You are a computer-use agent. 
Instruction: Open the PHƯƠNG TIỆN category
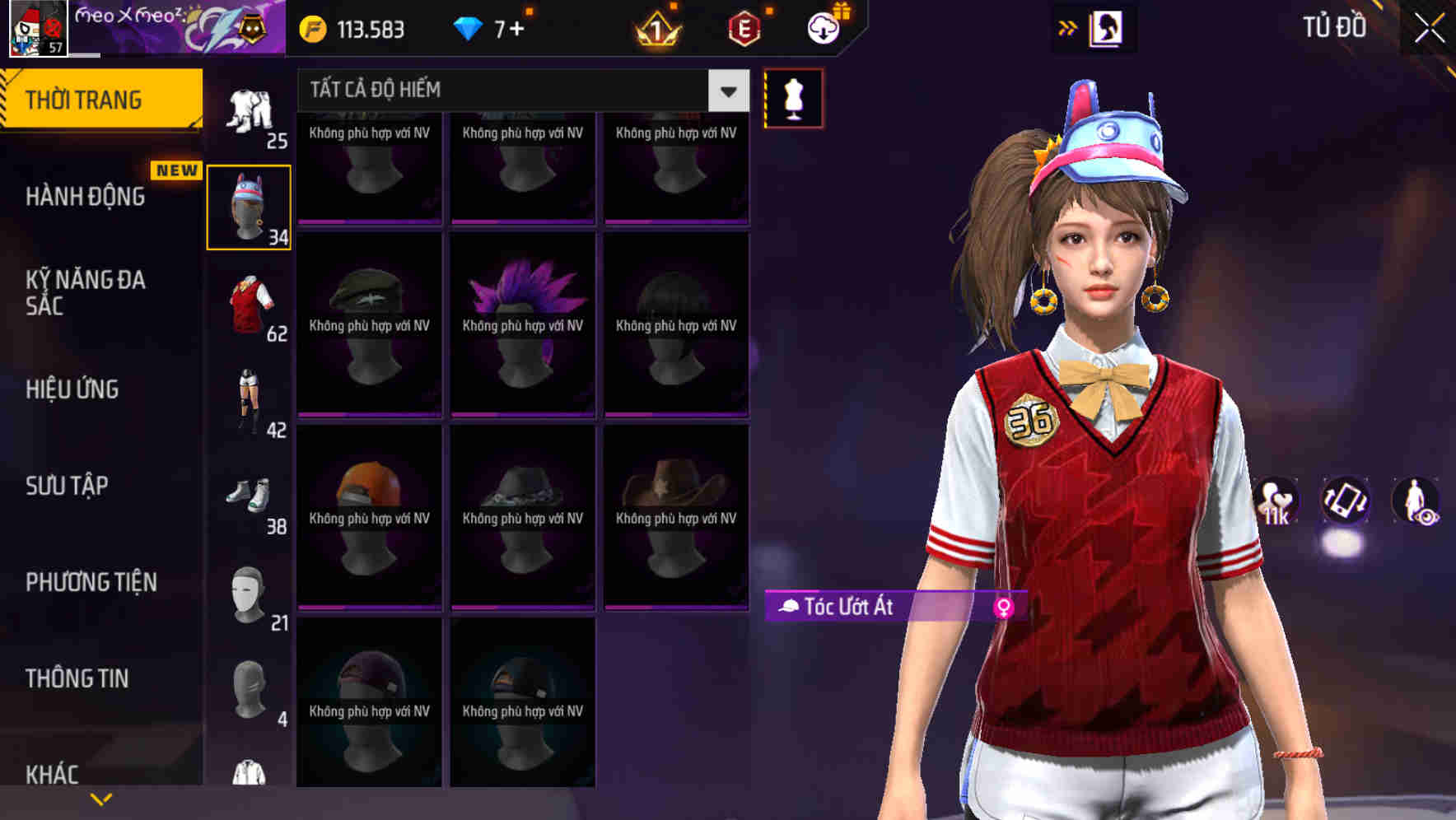pos(91,581)
